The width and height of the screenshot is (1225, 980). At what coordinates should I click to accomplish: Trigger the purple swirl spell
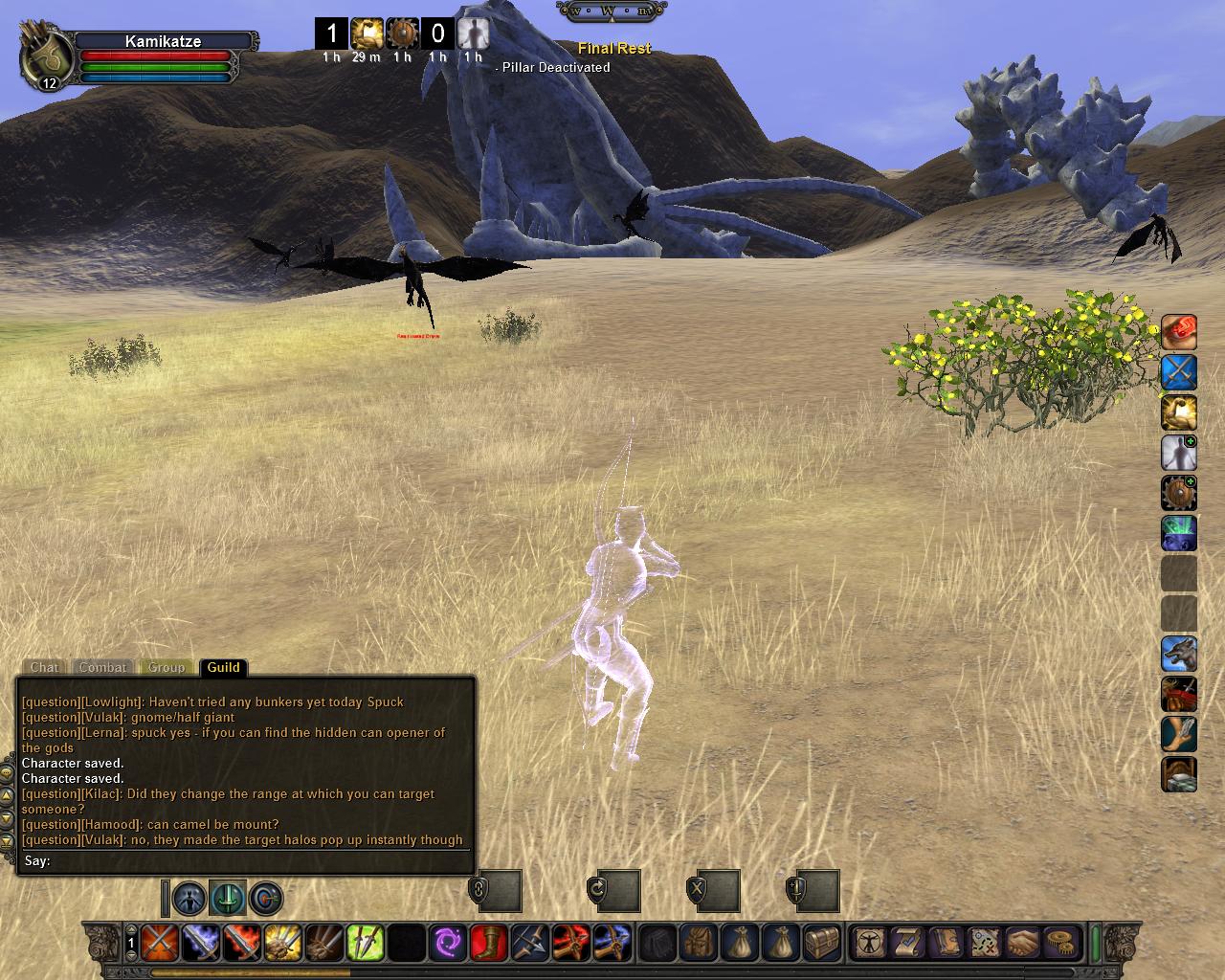click(447, 943)
